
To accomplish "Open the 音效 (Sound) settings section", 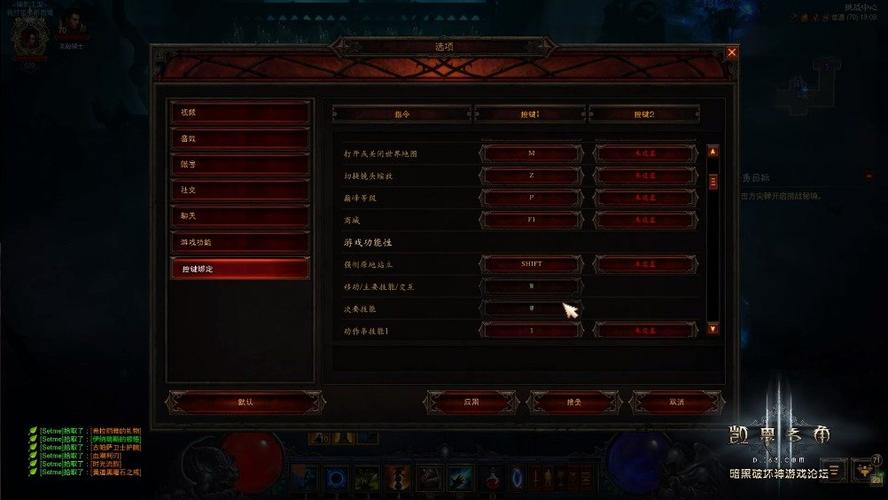I will tap(239, 139).
